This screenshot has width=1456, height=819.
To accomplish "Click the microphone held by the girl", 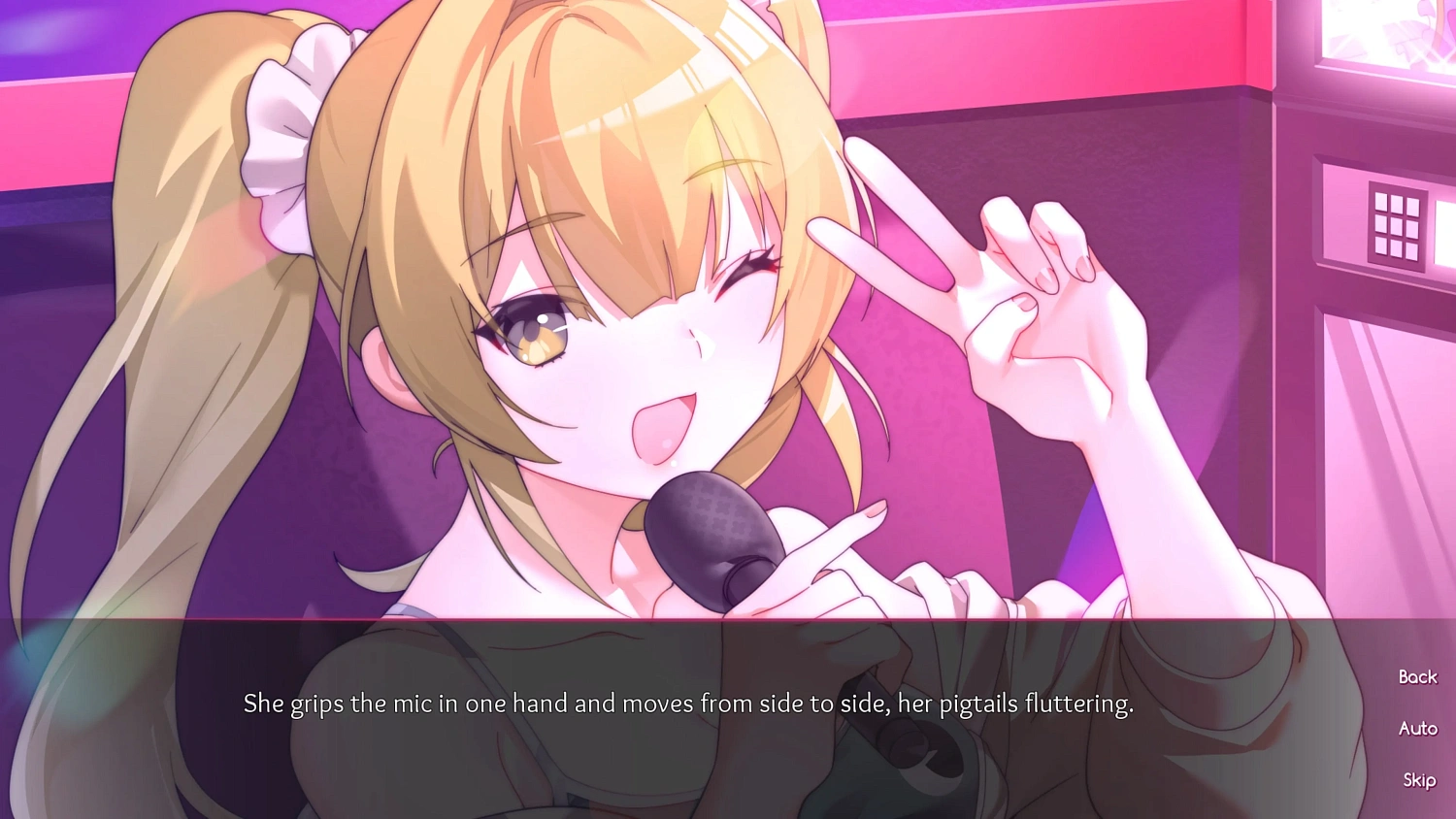I will click(x=713, y=539).
